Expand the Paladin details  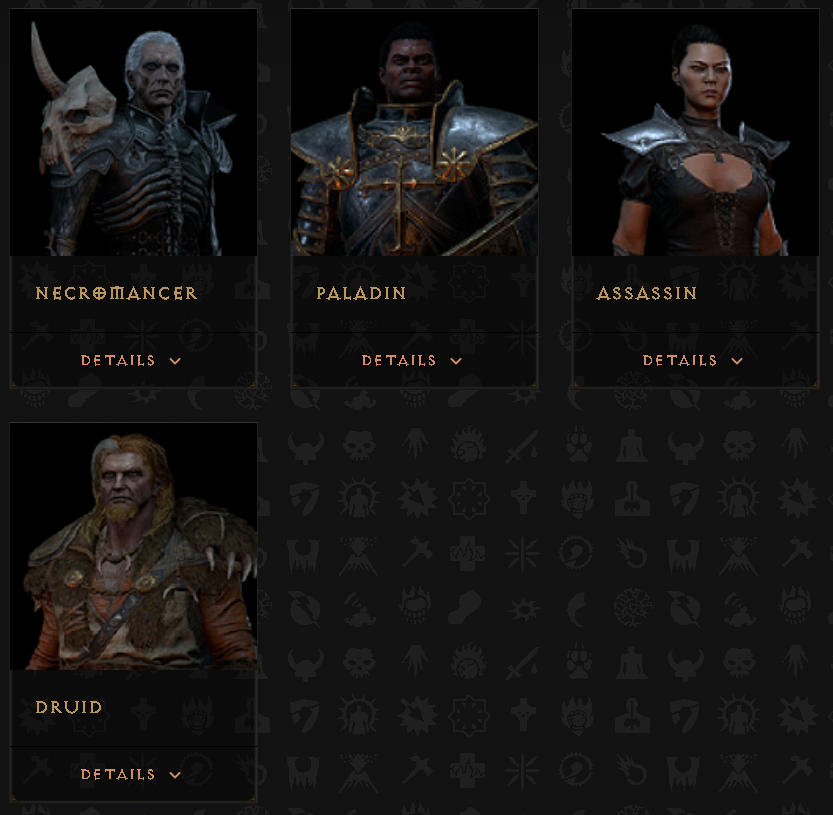[x=412, y=360]
